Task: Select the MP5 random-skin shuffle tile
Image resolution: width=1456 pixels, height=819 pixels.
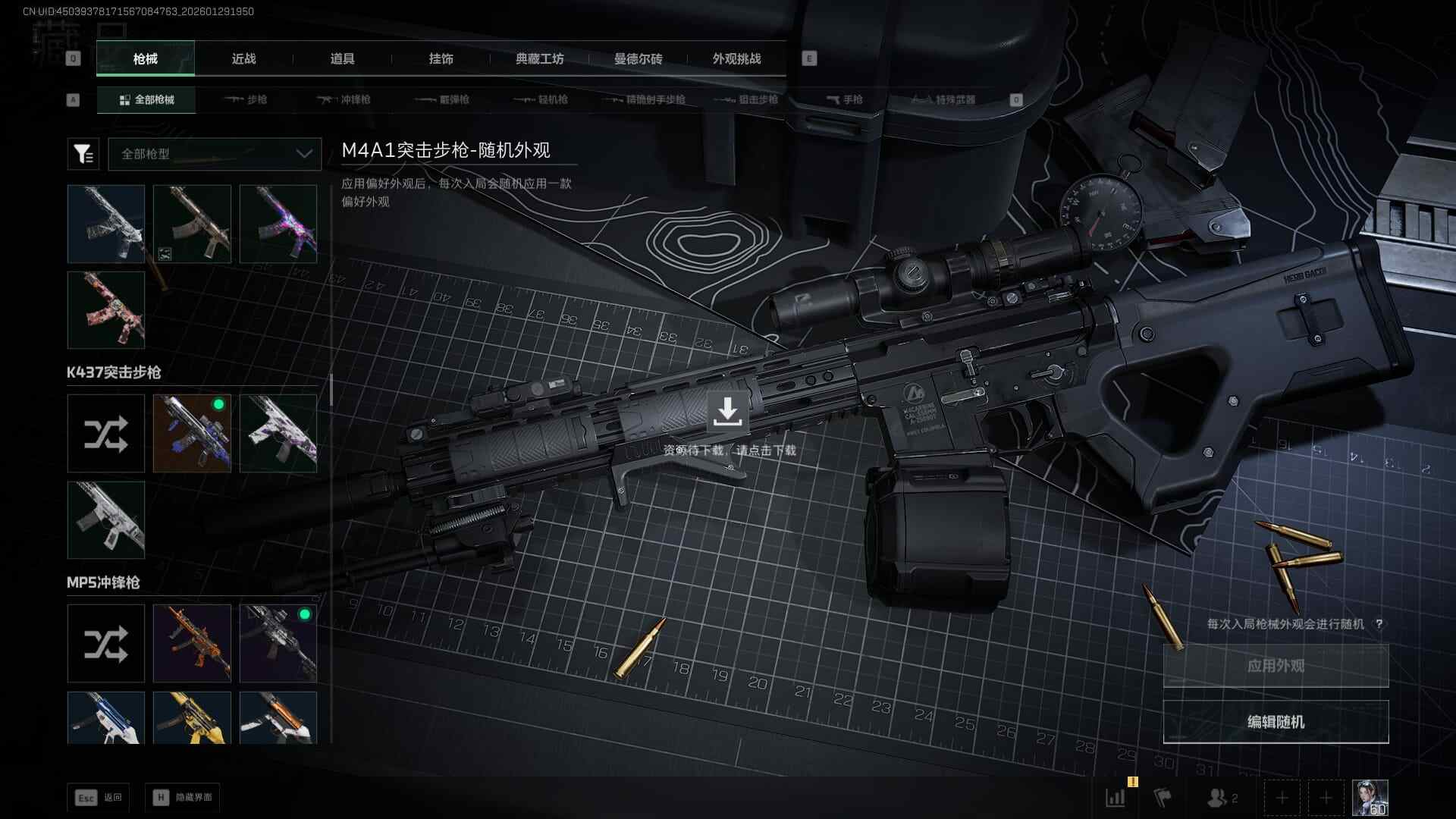Action: (x=106, y=644)
